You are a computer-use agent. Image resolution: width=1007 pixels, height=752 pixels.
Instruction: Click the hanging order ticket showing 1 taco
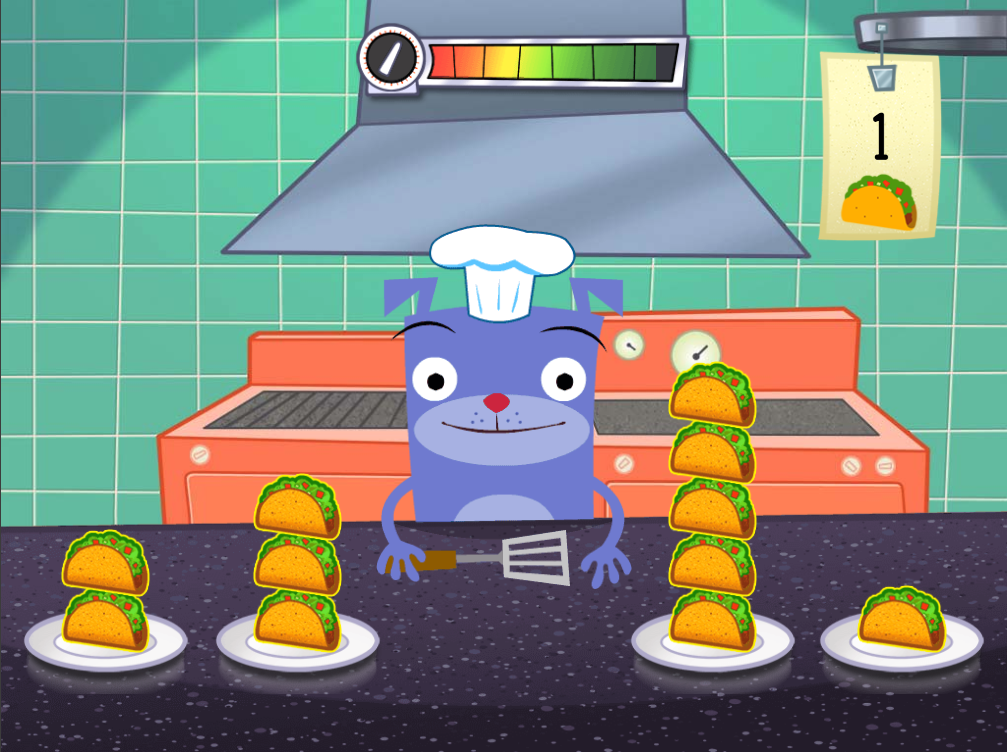pos(879,150)
